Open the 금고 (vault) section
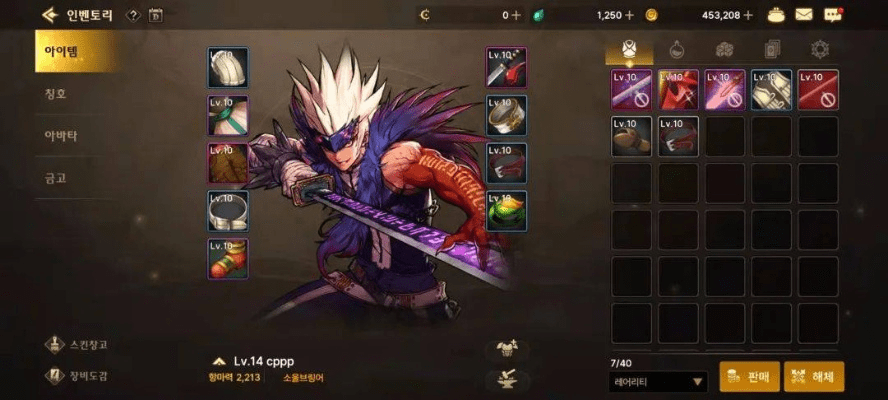Screen dimensions: 888x400 [x=56, y=177]
